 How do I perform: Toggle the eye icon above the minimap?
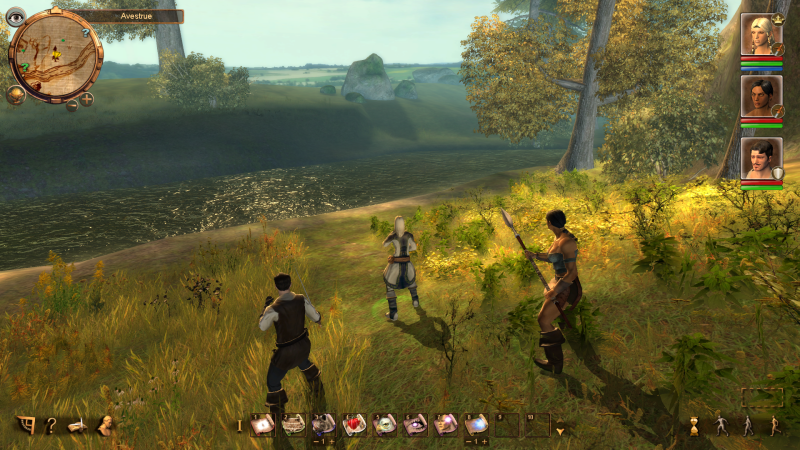click(x=15, y=16)
